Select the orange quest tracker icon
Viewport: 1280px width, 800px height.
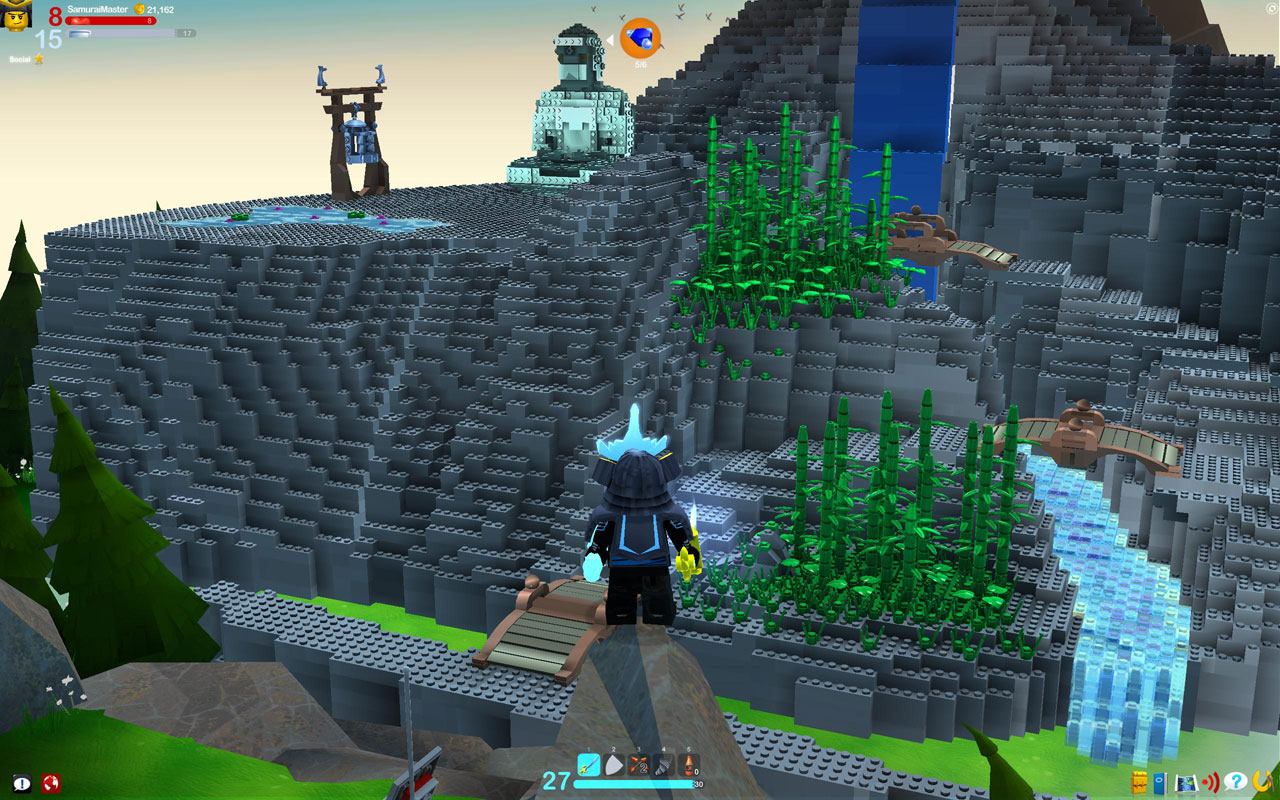click(639, 39)
